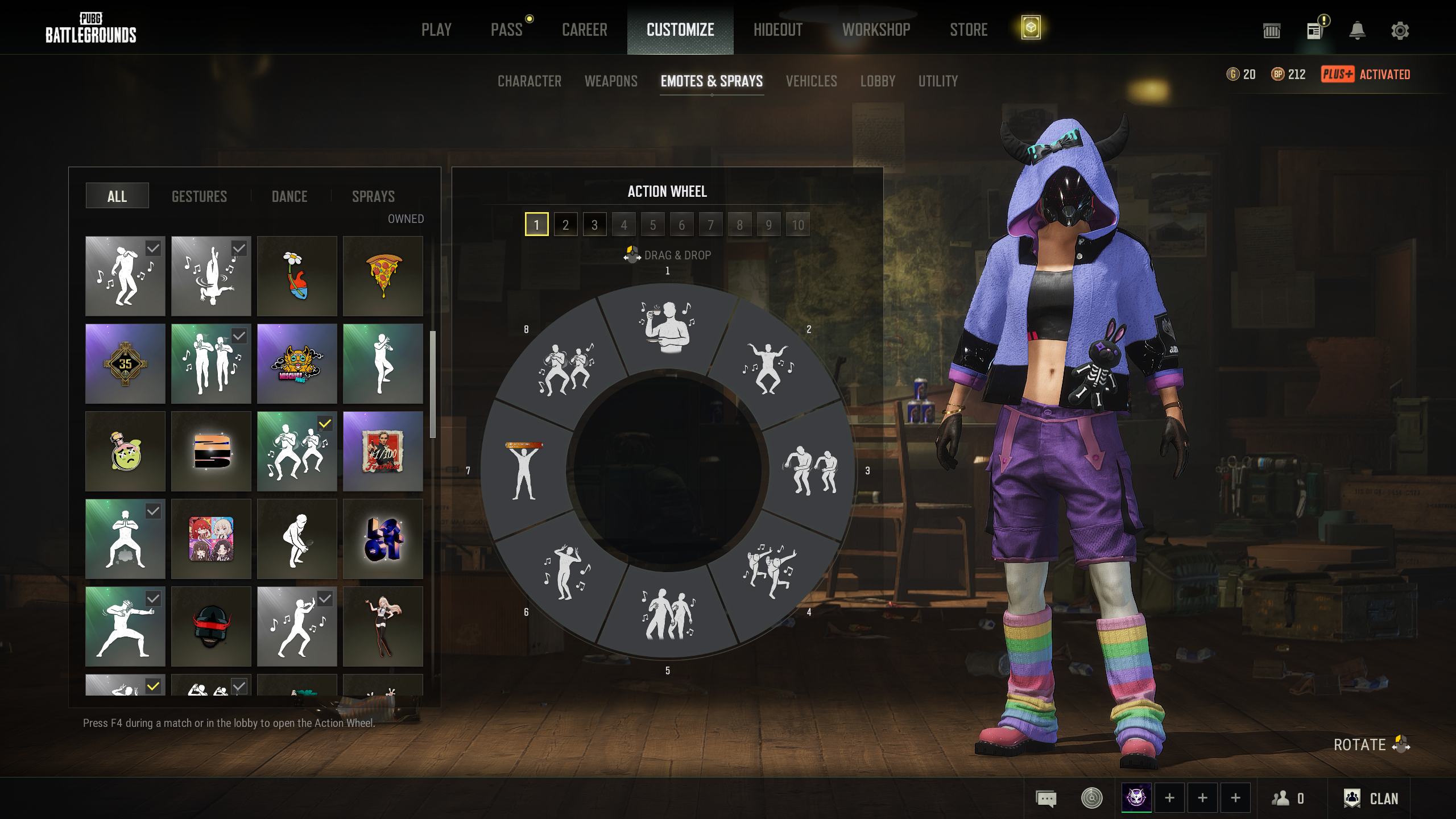Open the Play menu
Image resolution: width=1456 pixels, height=819 pixels.
436,30
